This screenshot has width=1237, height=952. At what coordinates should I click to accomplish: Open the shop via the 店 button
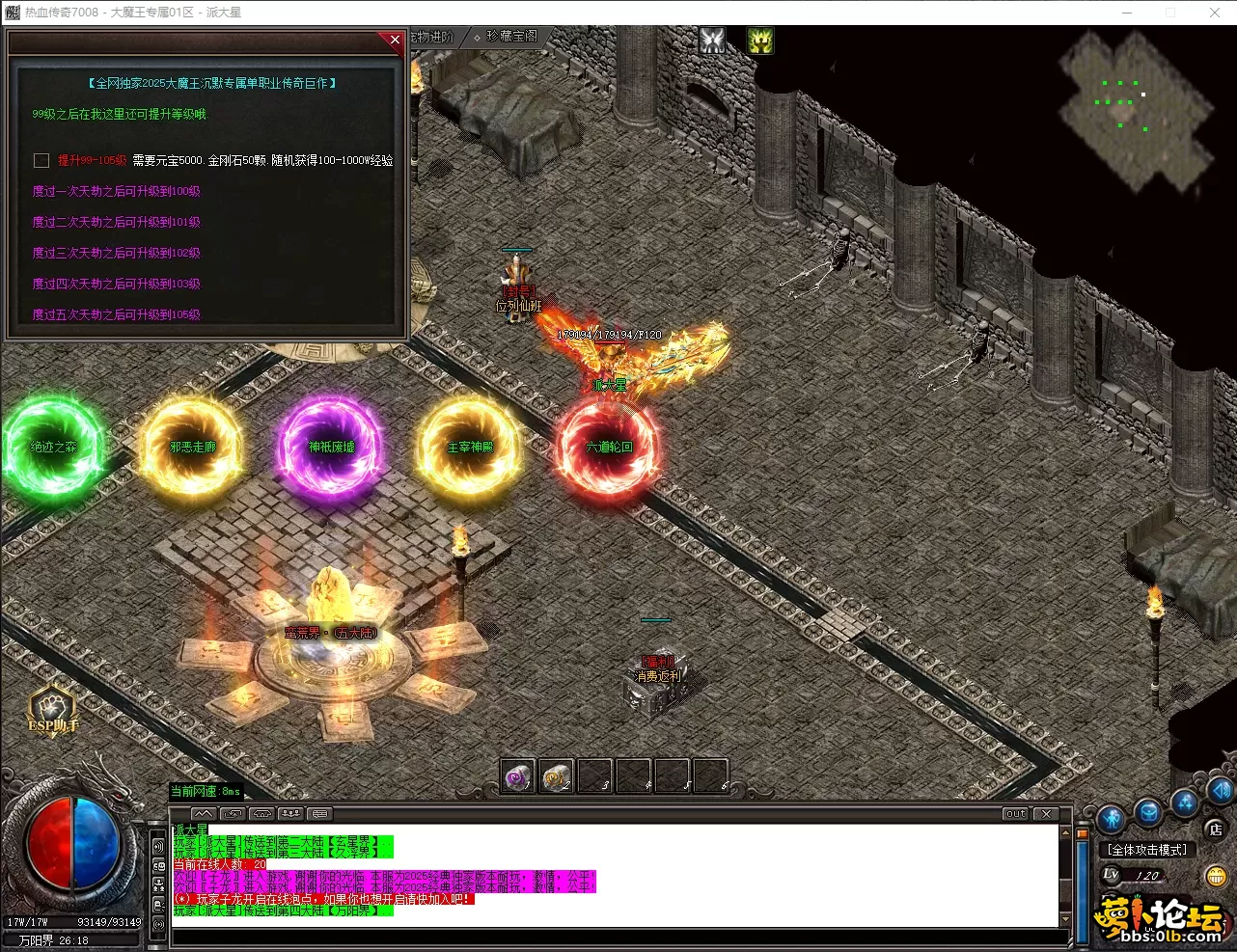click(x=1216, y=829)
